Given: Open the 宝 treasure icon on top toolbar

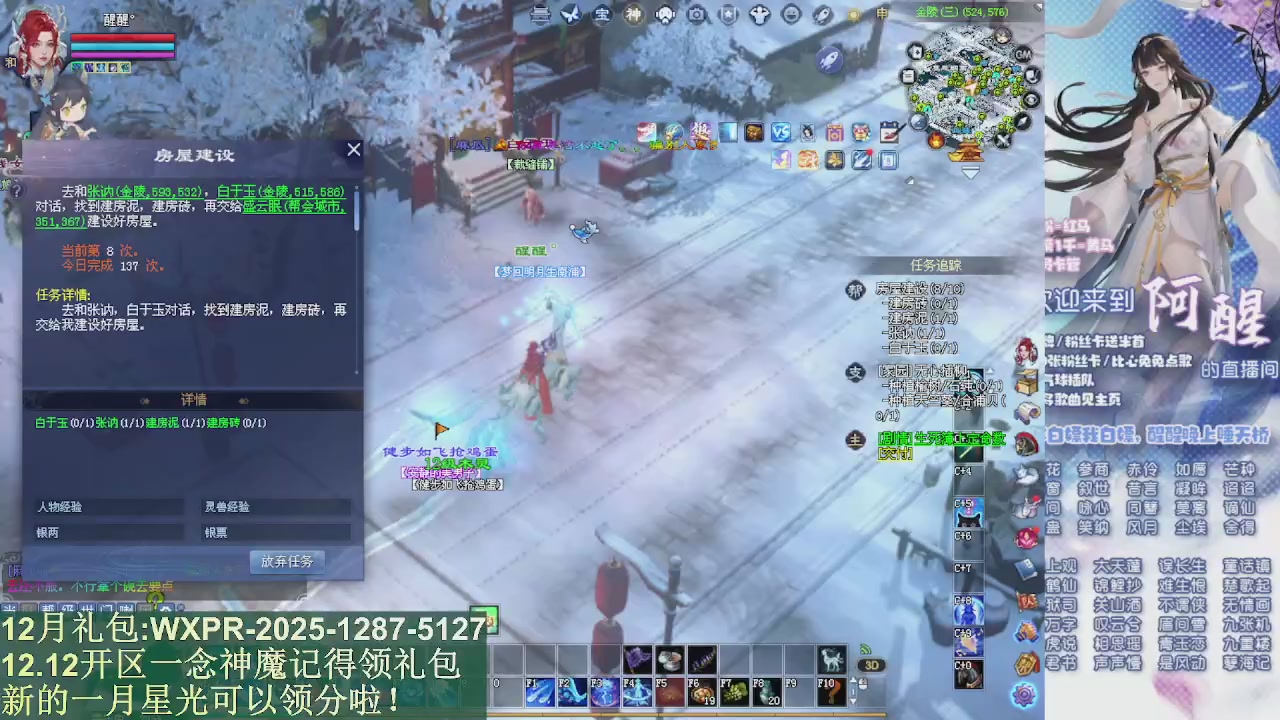Looking at the screenshot, I should click(600, 15).
